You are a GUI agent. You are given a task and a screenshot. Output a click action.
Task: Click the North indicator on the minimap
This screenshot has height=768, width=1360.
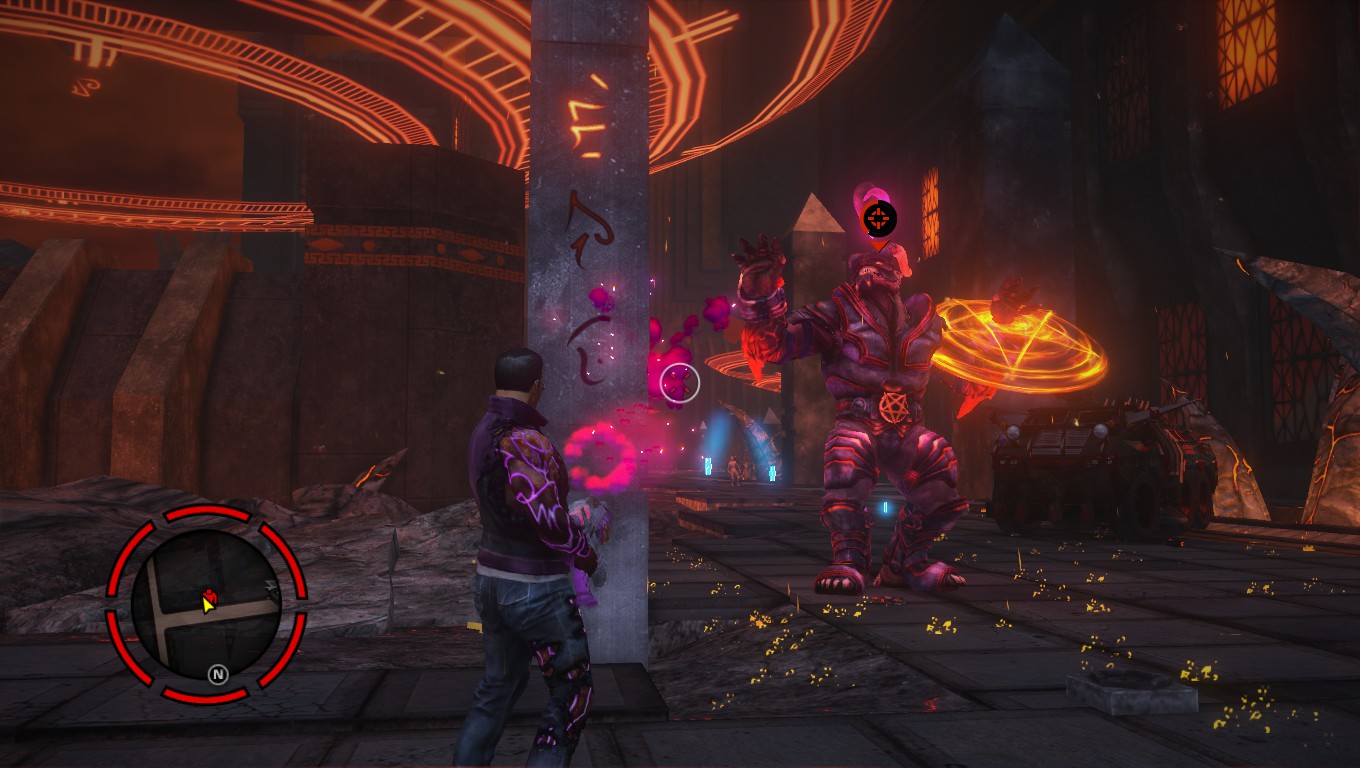(218, 673)
